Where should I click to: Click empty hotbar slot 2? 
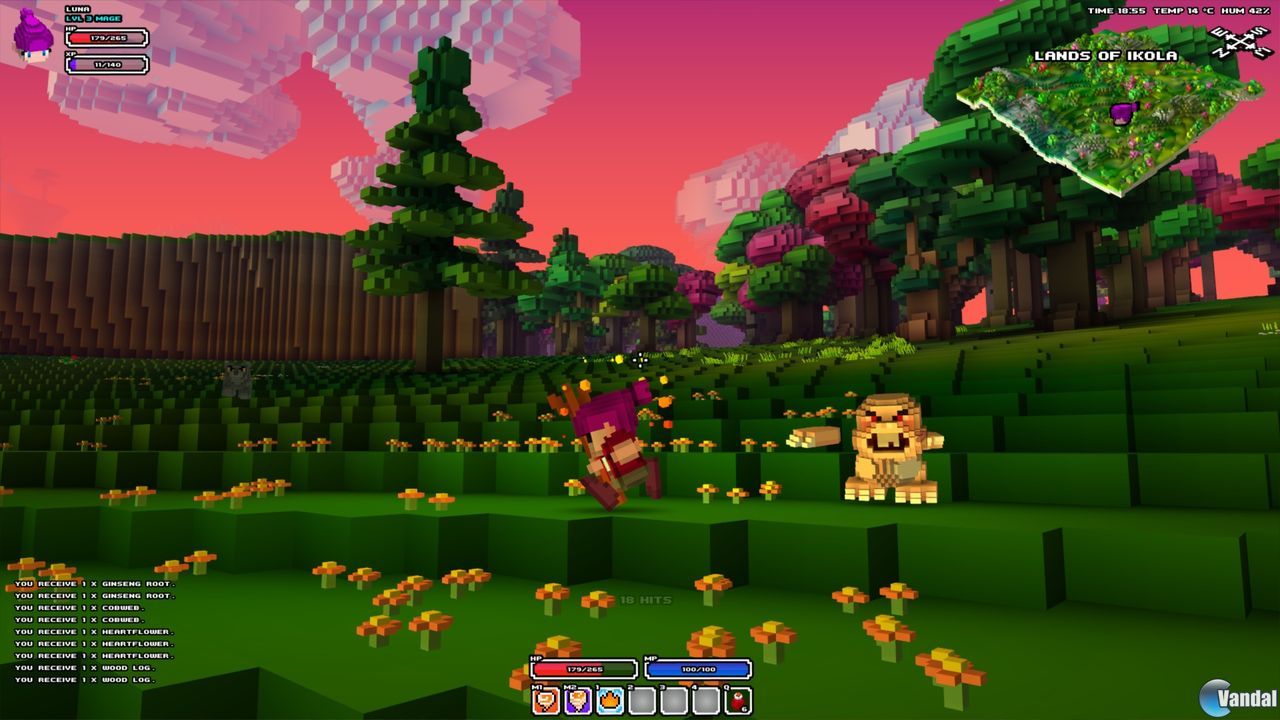point(642,700)
